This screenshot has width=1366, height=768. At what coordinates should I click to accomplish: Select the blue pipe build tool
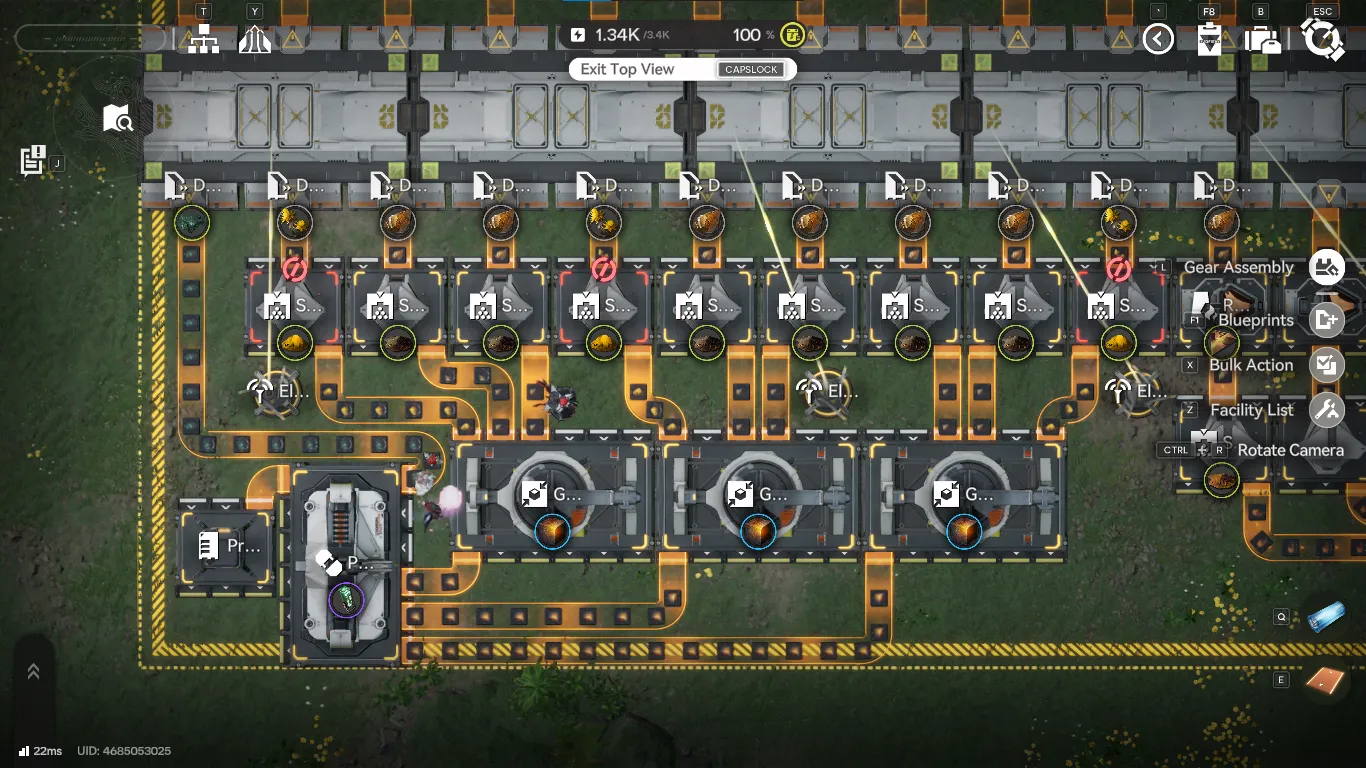coord(1326,618)
